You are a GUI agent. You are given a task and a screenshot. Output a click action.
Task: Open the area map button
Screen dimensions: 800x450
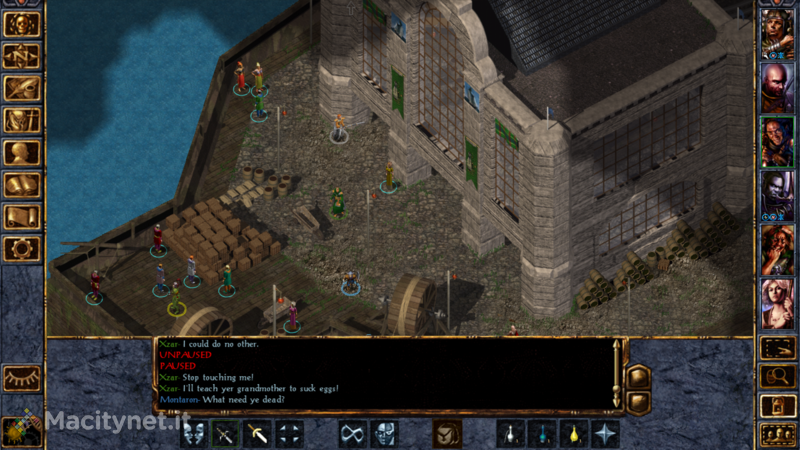(x=22, y=56)
